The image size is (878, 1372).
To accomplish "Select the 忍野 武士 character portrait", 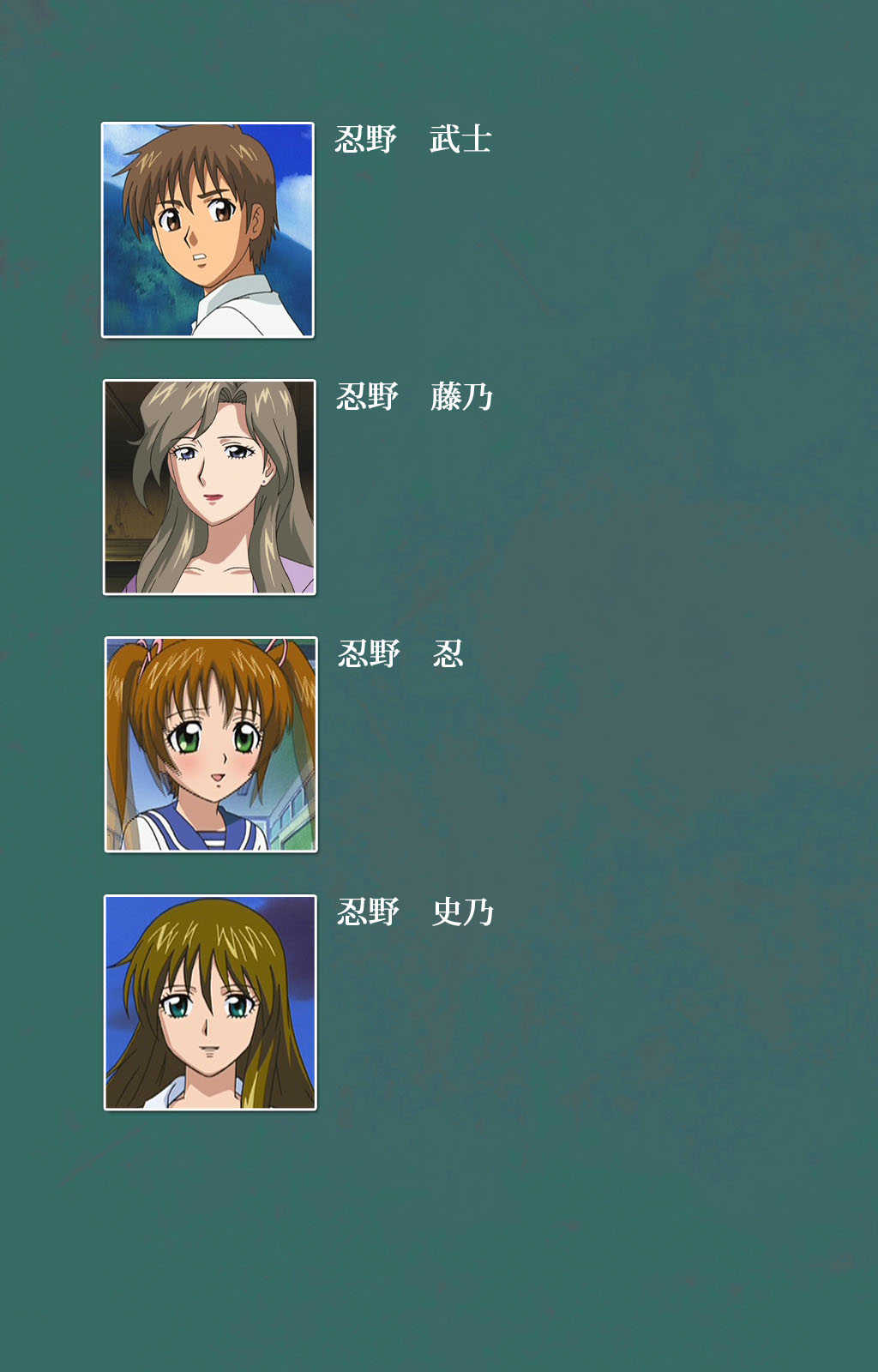I will tap(207, 230).
